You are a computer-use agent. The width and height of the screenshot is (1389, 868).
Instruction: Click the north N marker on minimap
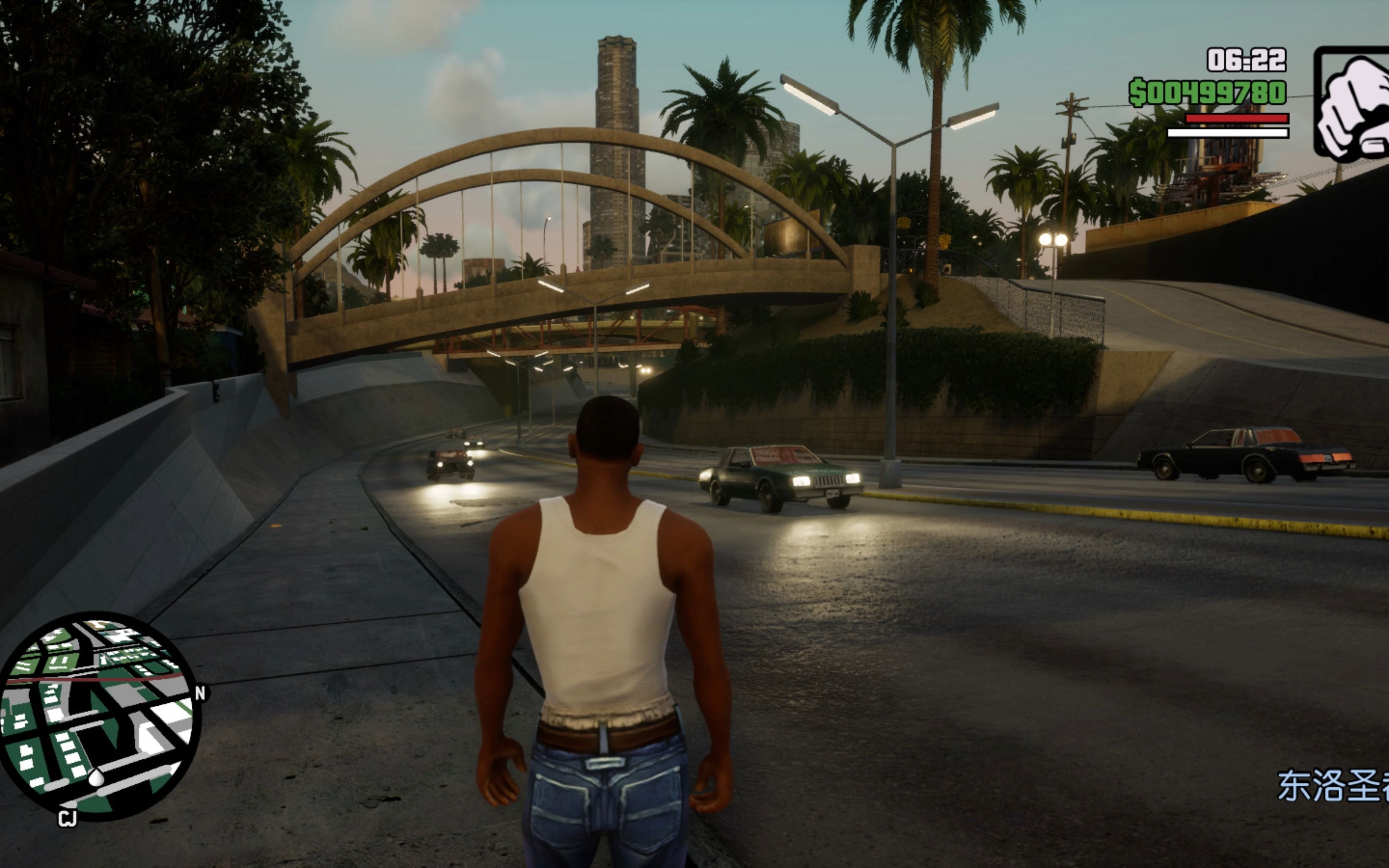point(200,693)
